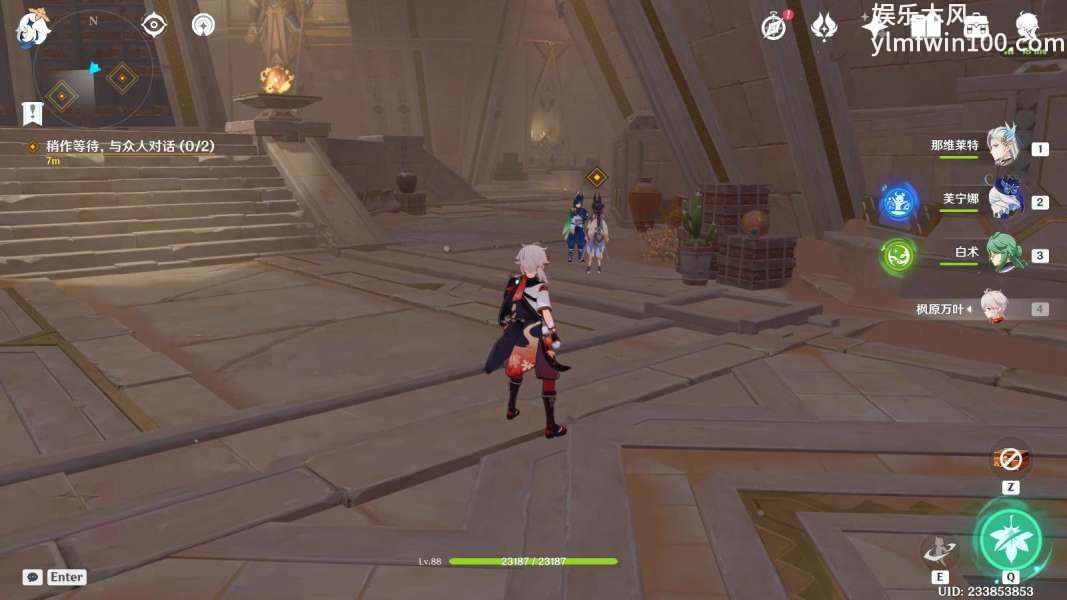The image size is (1067, 600).
Task: Open the four-pointed star wish icon
Action: pyautogui.click(x=873, y=27)
